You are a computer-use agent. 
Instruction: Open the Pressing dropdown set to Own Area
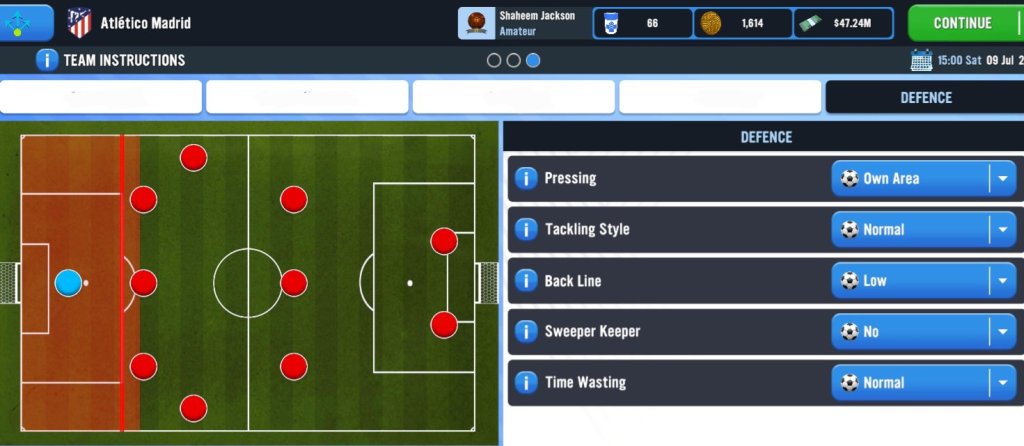tap(923, 179)
